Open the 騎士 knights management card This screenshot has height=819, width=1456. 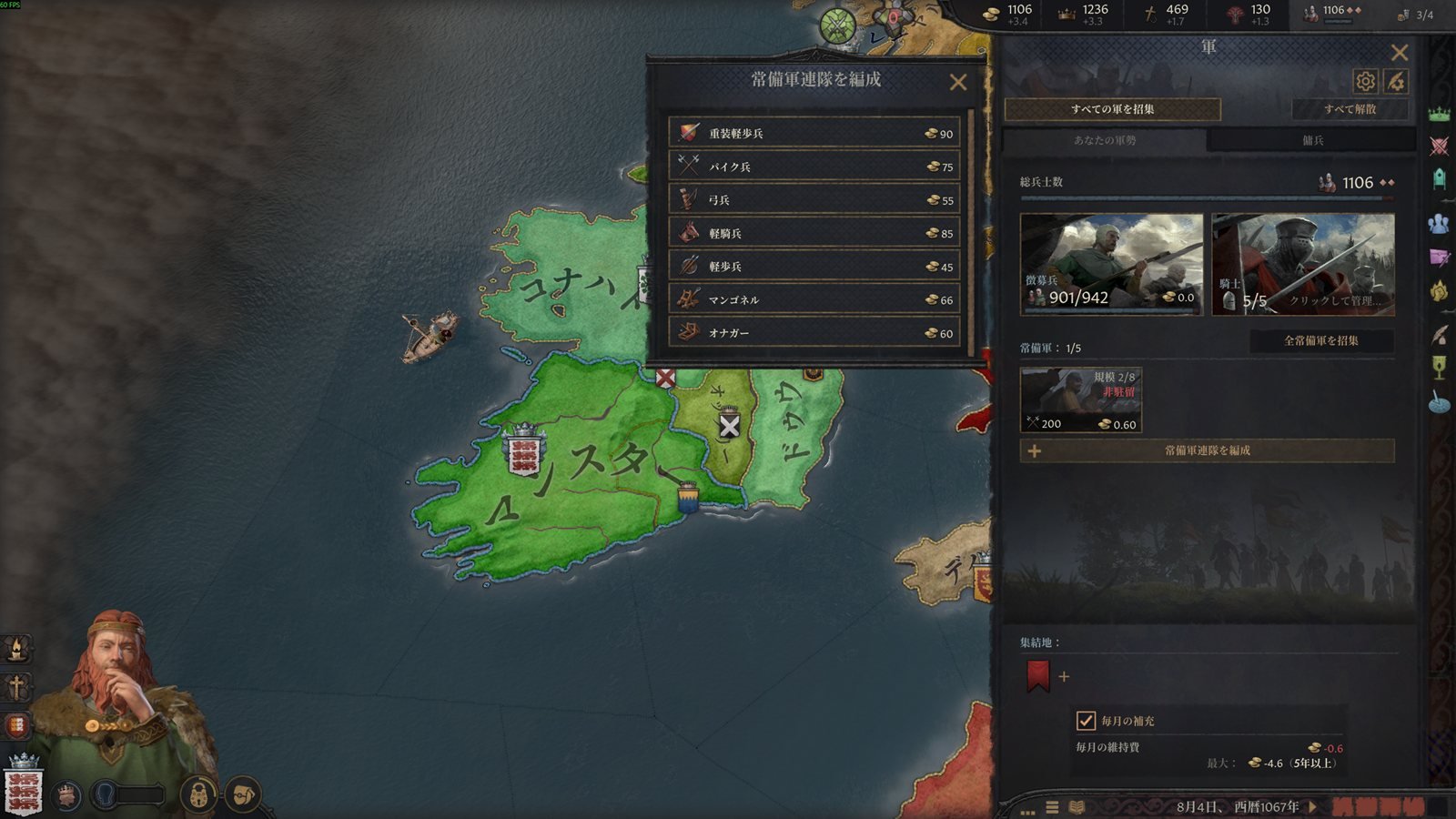pos(1303,265)
